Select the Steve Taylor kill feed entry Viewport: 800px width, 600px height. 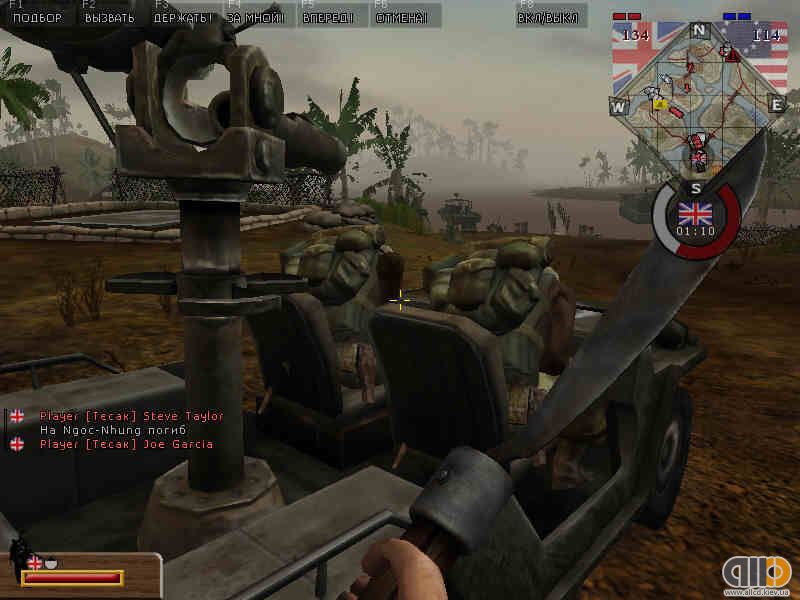131,415
